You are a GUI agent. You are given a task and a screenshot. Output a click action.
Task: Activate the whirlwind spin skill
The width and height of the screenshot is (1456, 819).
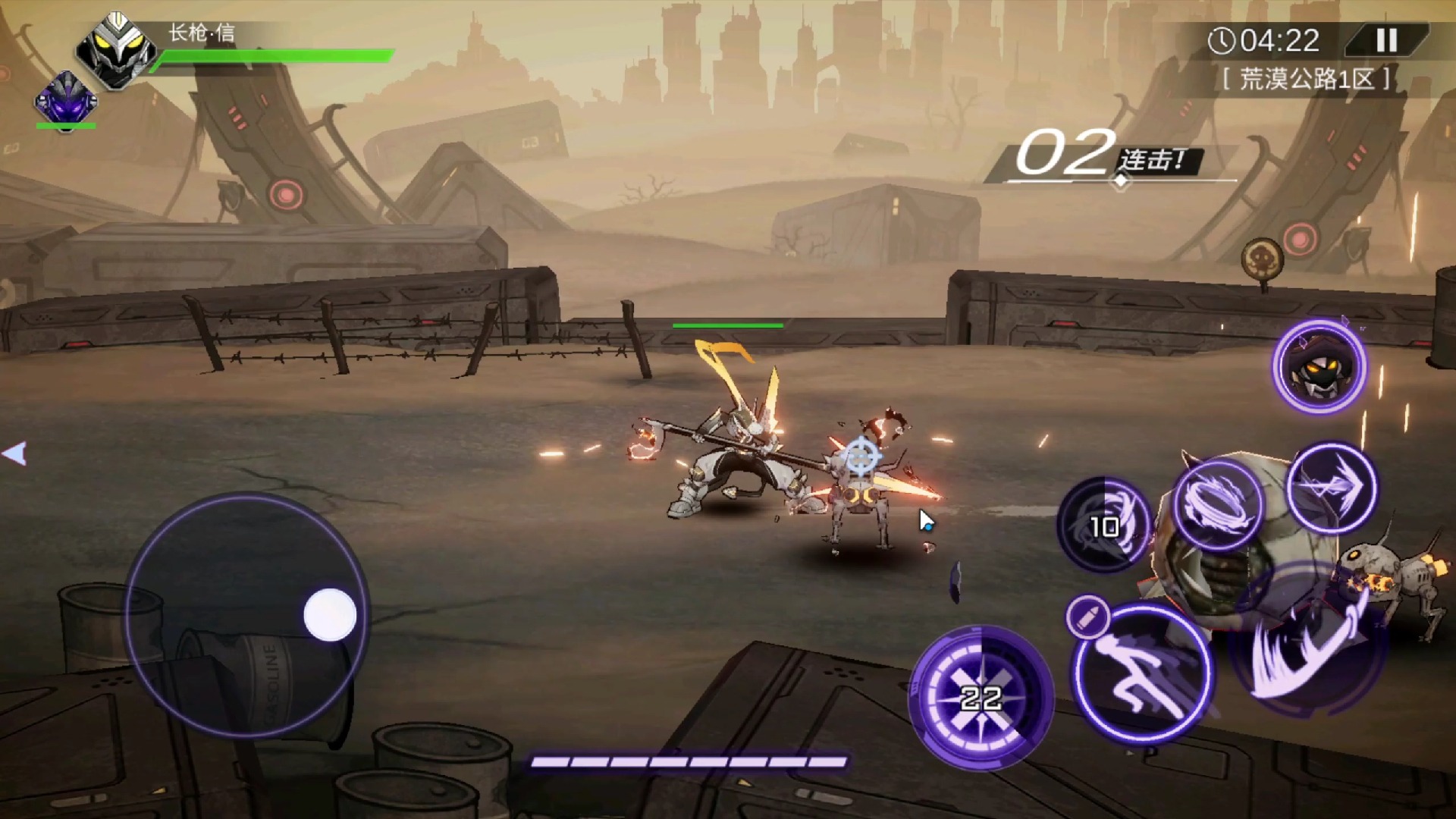[x=1217, y=503]
